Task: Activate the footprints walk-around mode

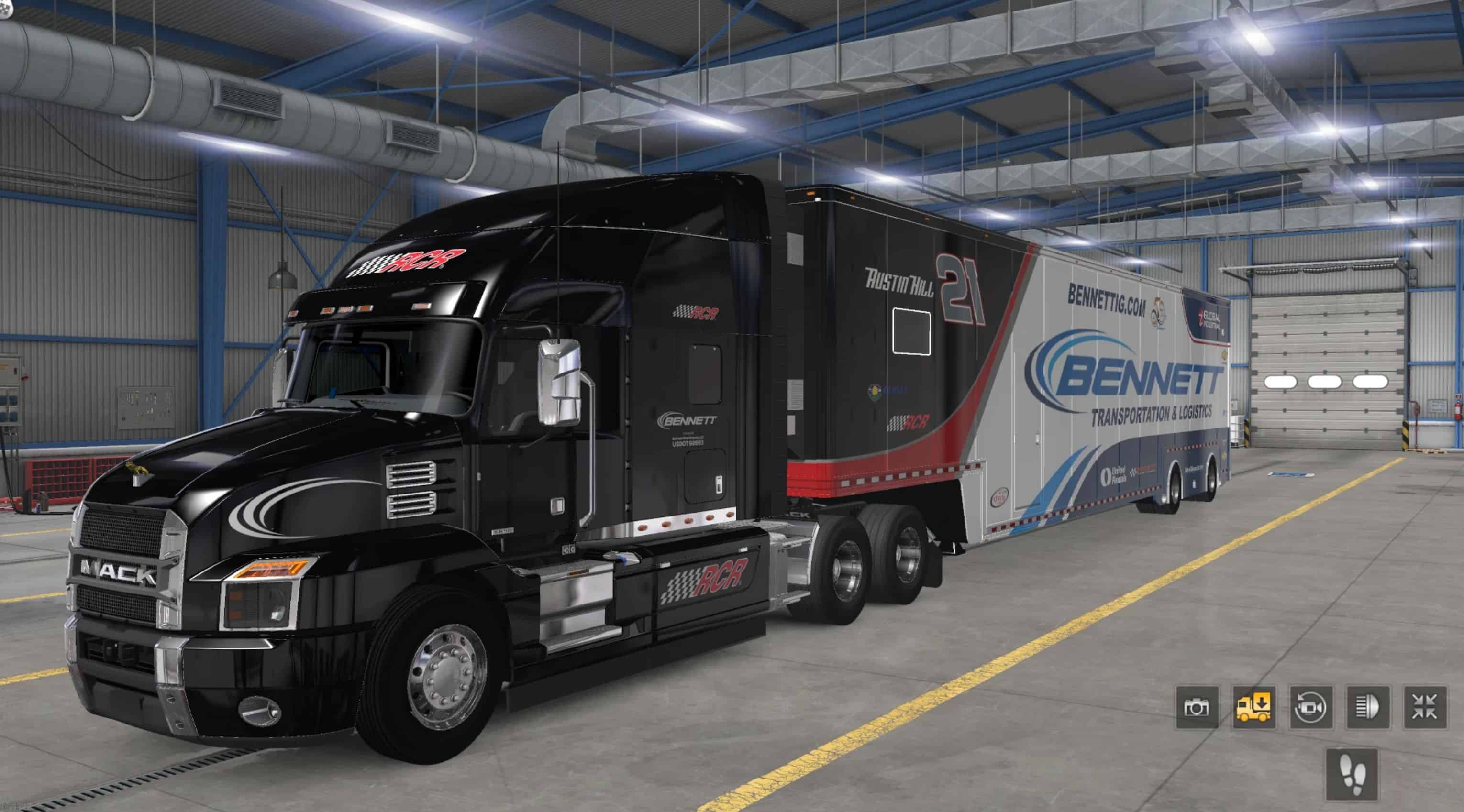Action: 1352,774
